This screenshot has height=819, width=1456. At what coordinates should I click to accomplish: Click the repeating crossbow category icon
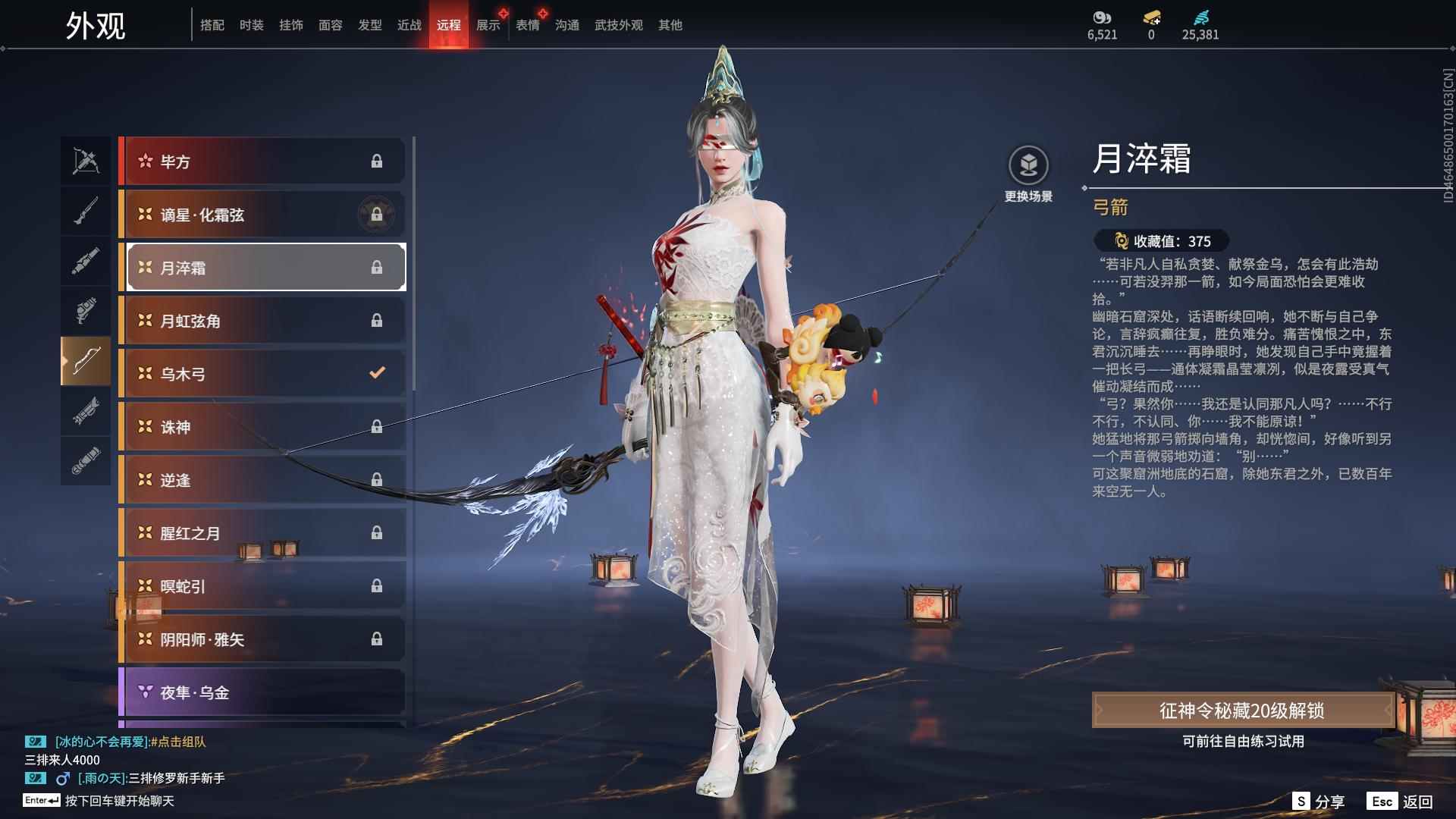point(86,161)
